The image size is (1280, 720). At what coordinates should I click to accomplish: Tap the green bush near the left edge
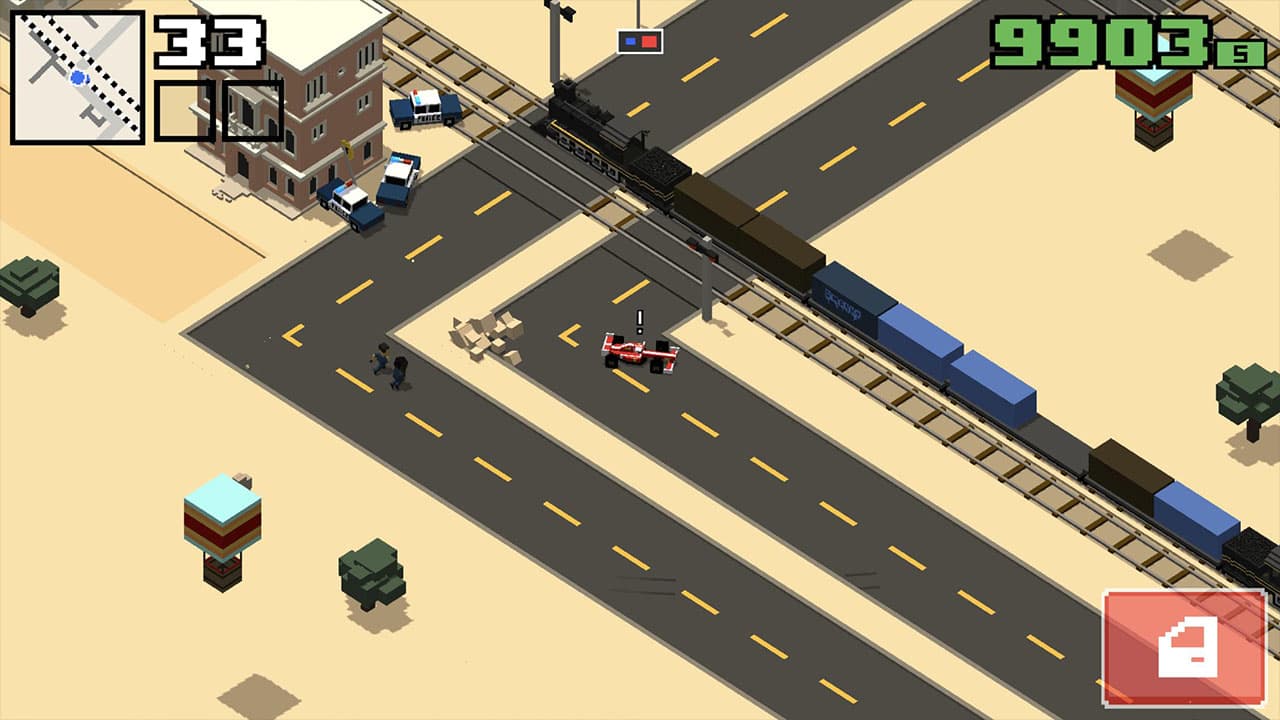point(30,280)
